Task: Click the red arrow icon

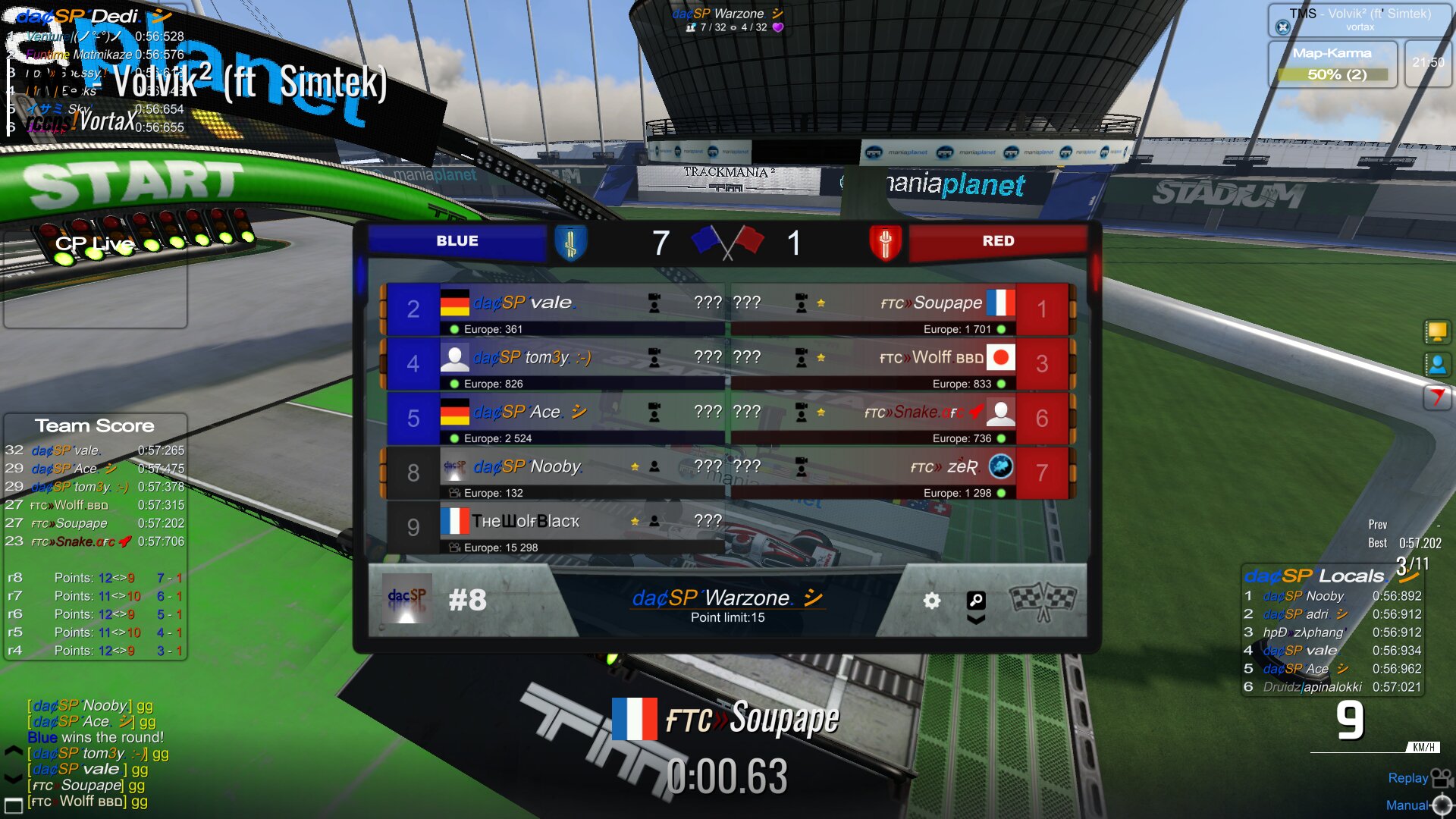Action: point(1436,397)
